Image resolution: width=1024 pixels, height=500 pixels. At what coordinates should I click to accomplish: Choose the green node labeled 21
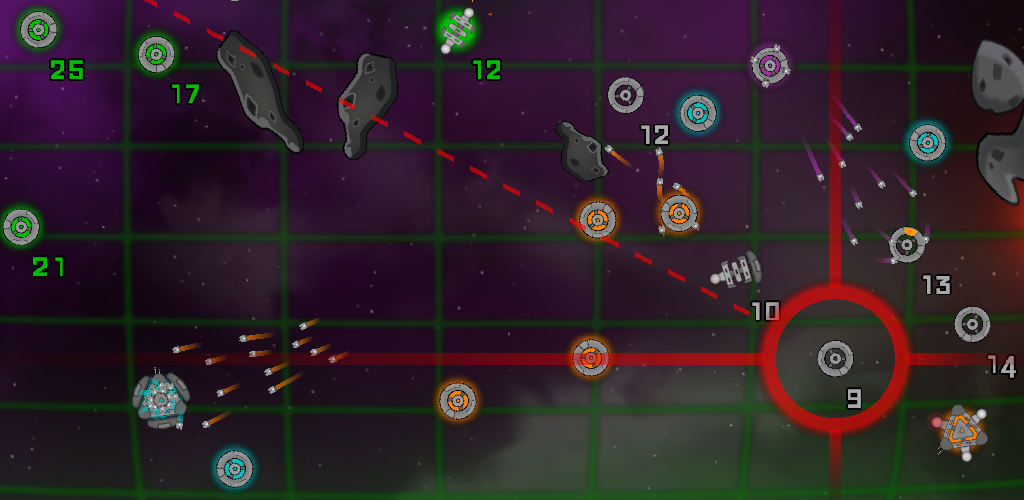20,227
